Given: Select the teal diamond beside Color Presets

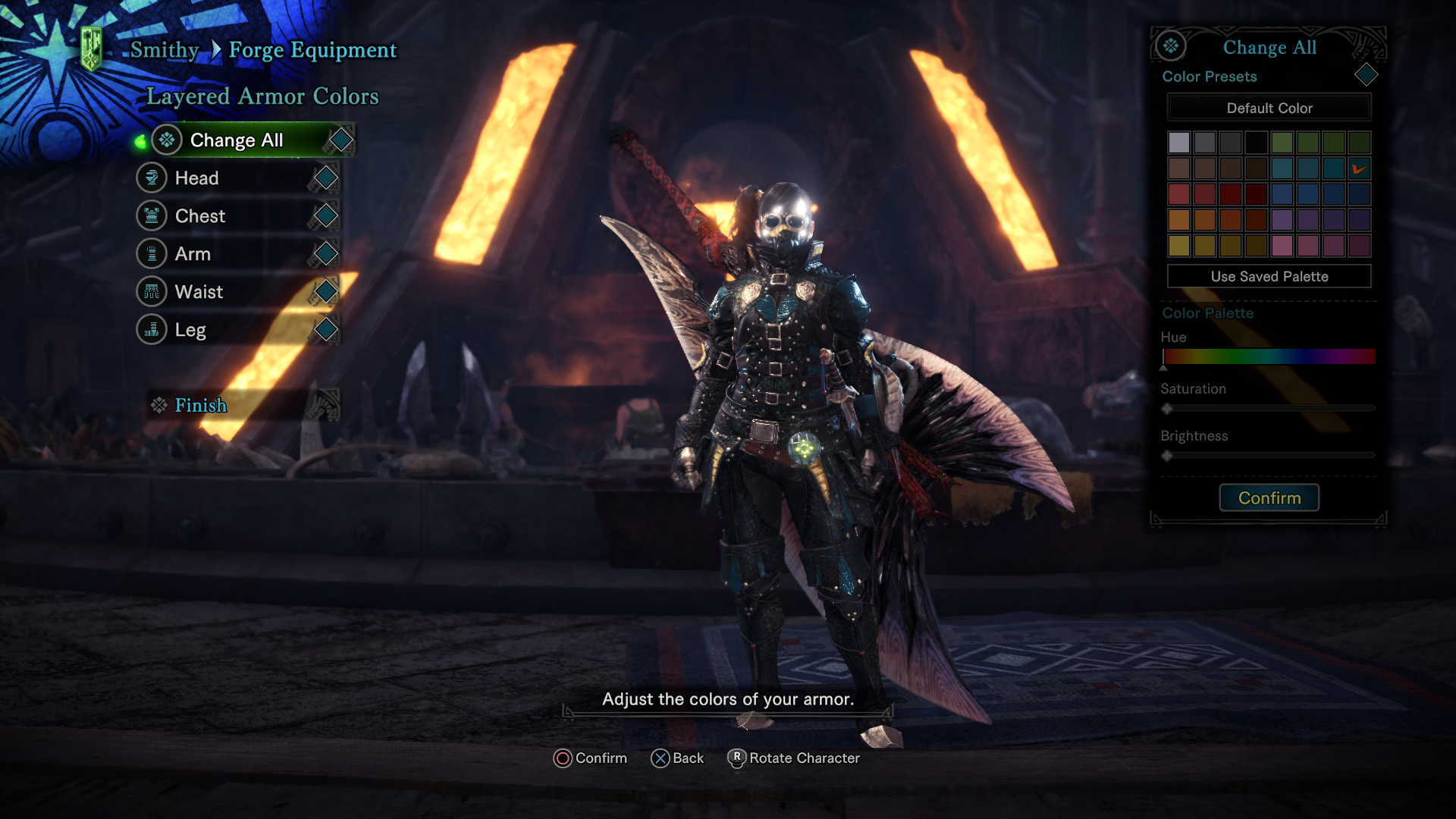Looking at the screenshot, I should click(1367, 75).
